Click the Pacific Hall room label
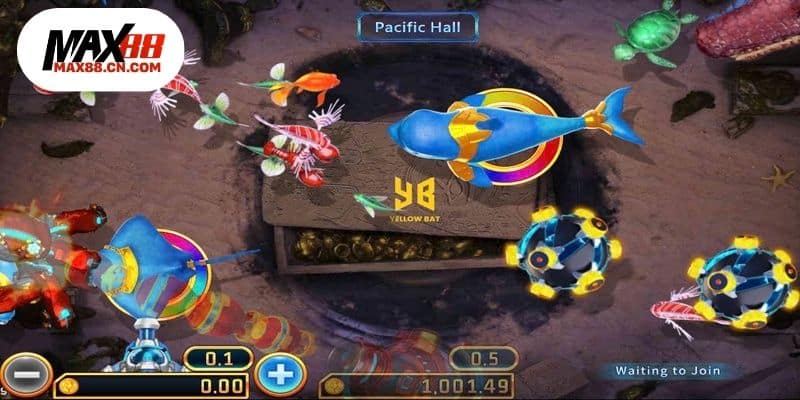Screen dimensions: 800x400 click(417, 27)
